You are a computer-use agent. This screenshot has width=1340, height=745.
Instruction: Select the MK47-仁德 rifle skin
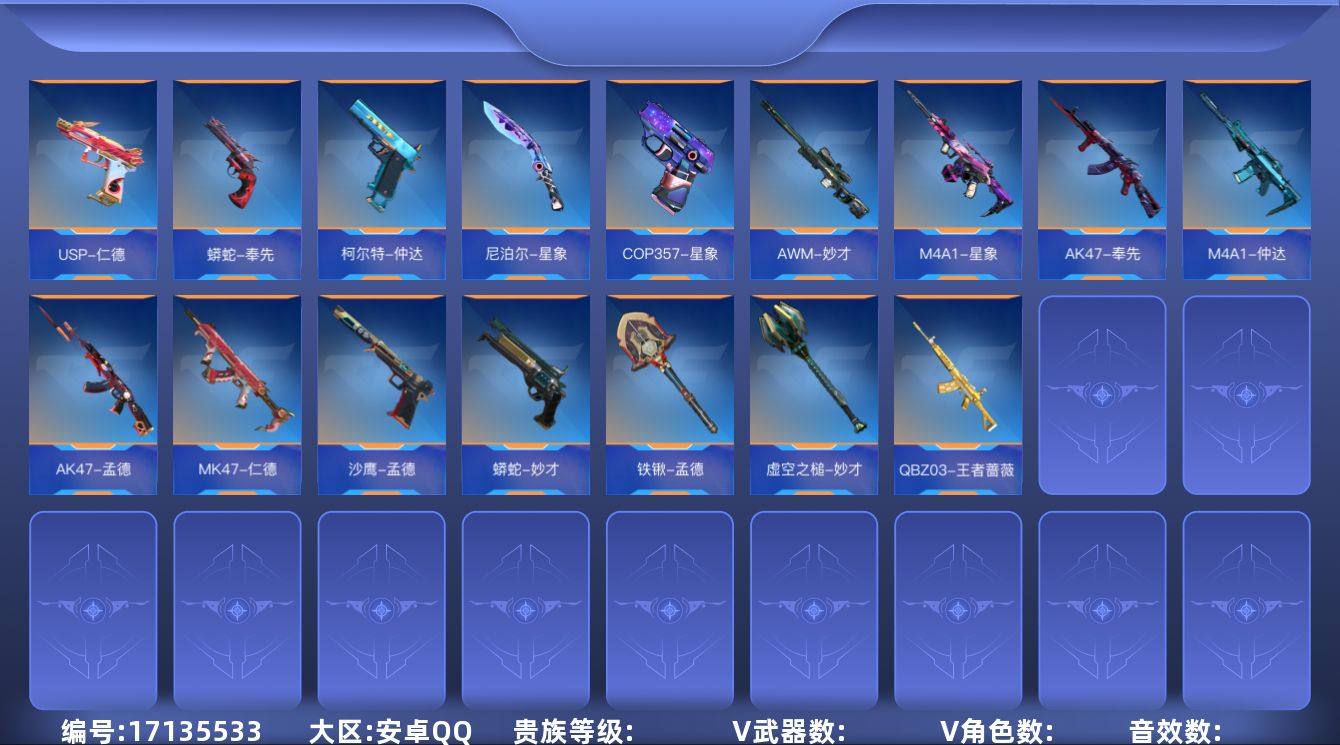(237, 392)
